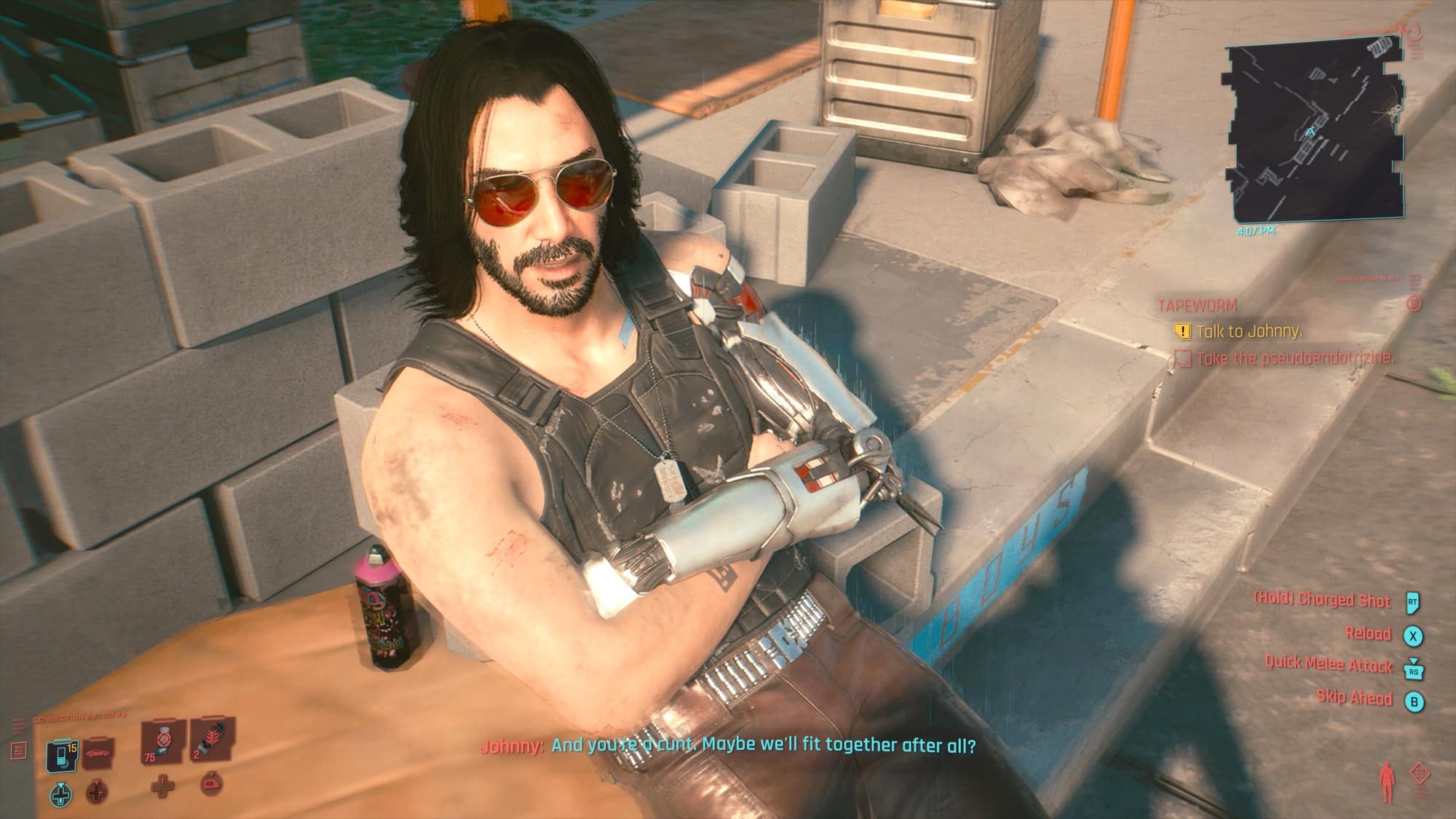The height and width of the screenshot is (819, 1456).
Task: Click the Reload prompt
Action: (1370, 633)
